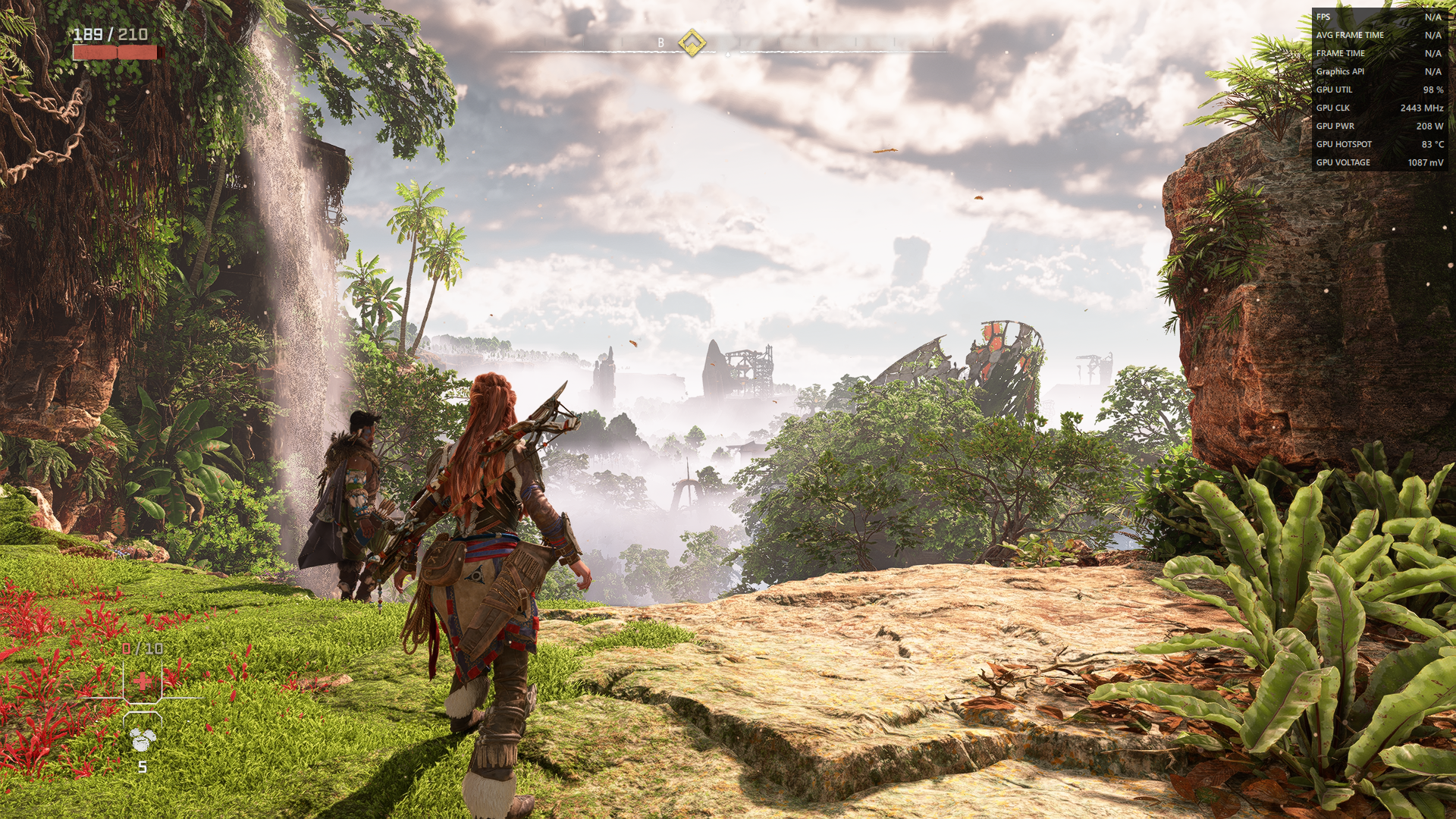Use the red cross medicine pouch slot
This screenshot has height=819, width=1456.
pyautogui.click(x=143, y=681)
